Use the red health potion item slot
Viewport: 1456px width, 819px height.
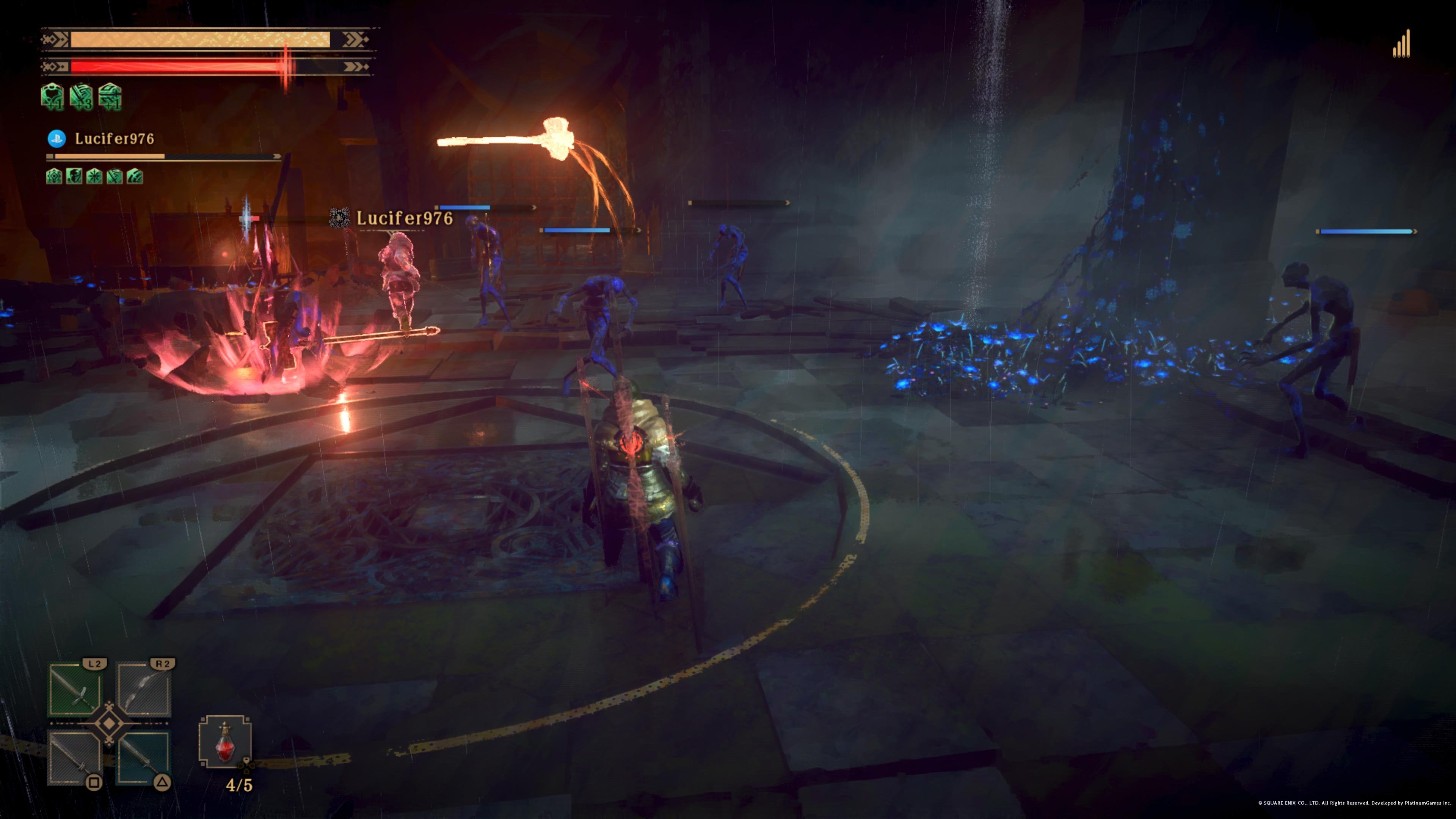tap(225, 742)
